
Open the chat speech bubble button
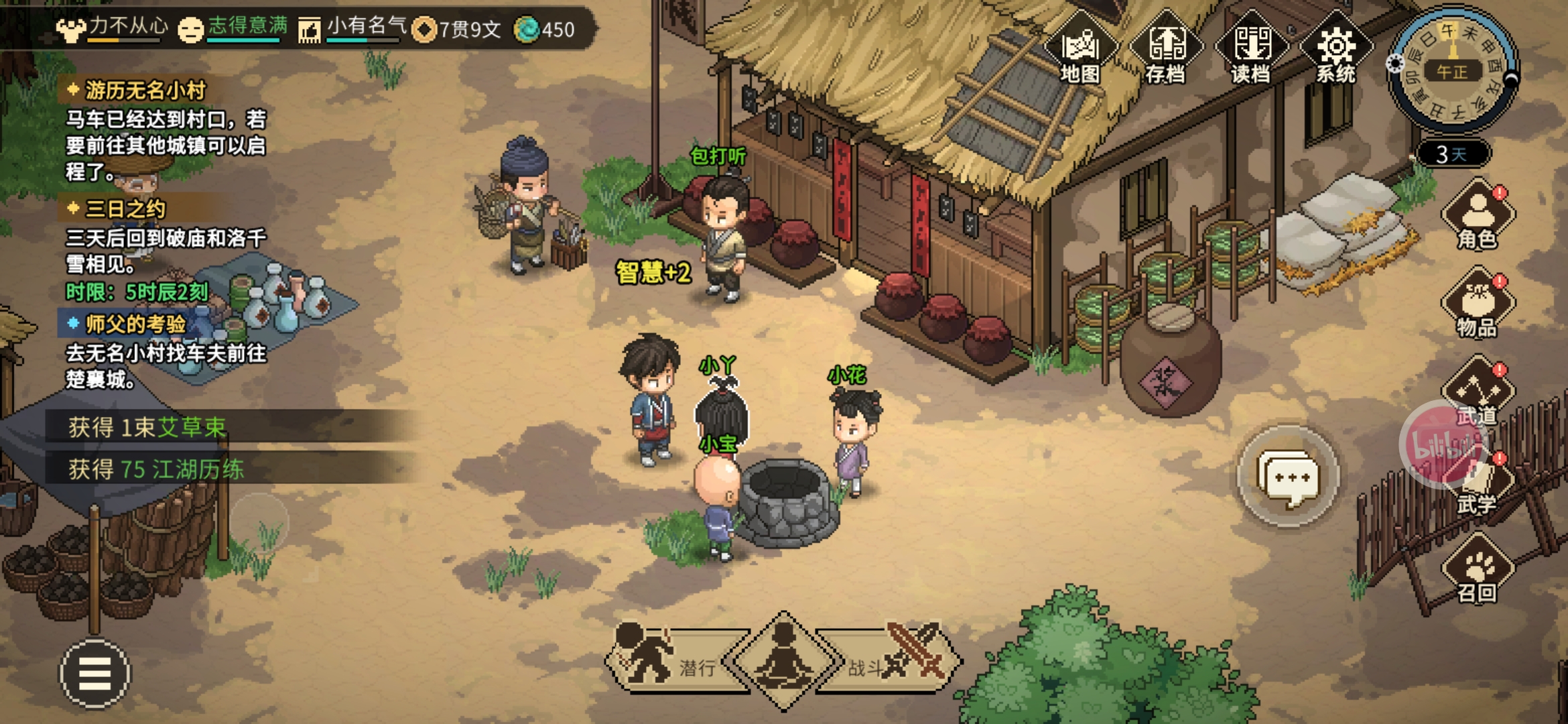click(x=1288, y=477)
